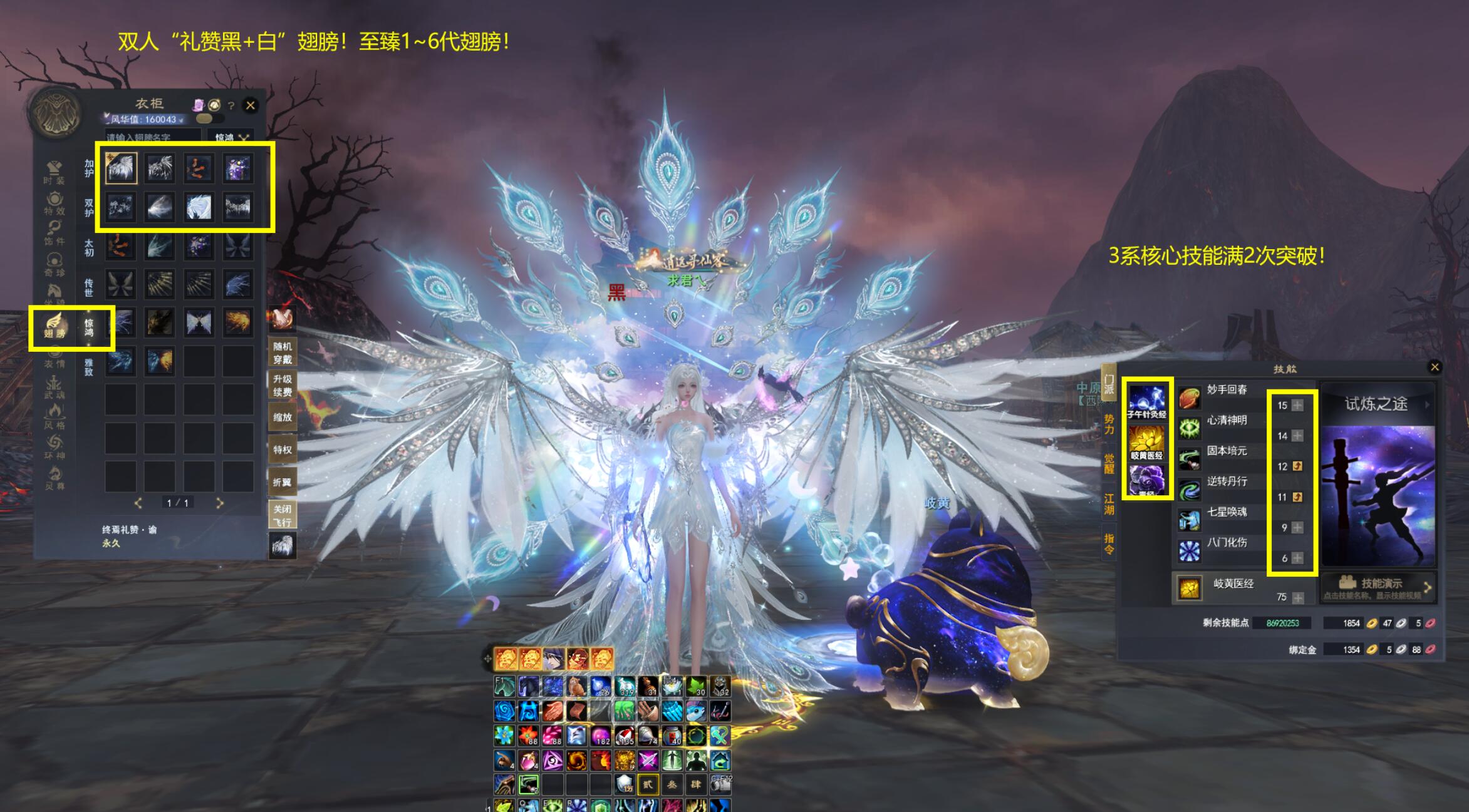The image size is (1469, 812).
Task: Close the 技能 skills window
Action: tap(1435, 367)
